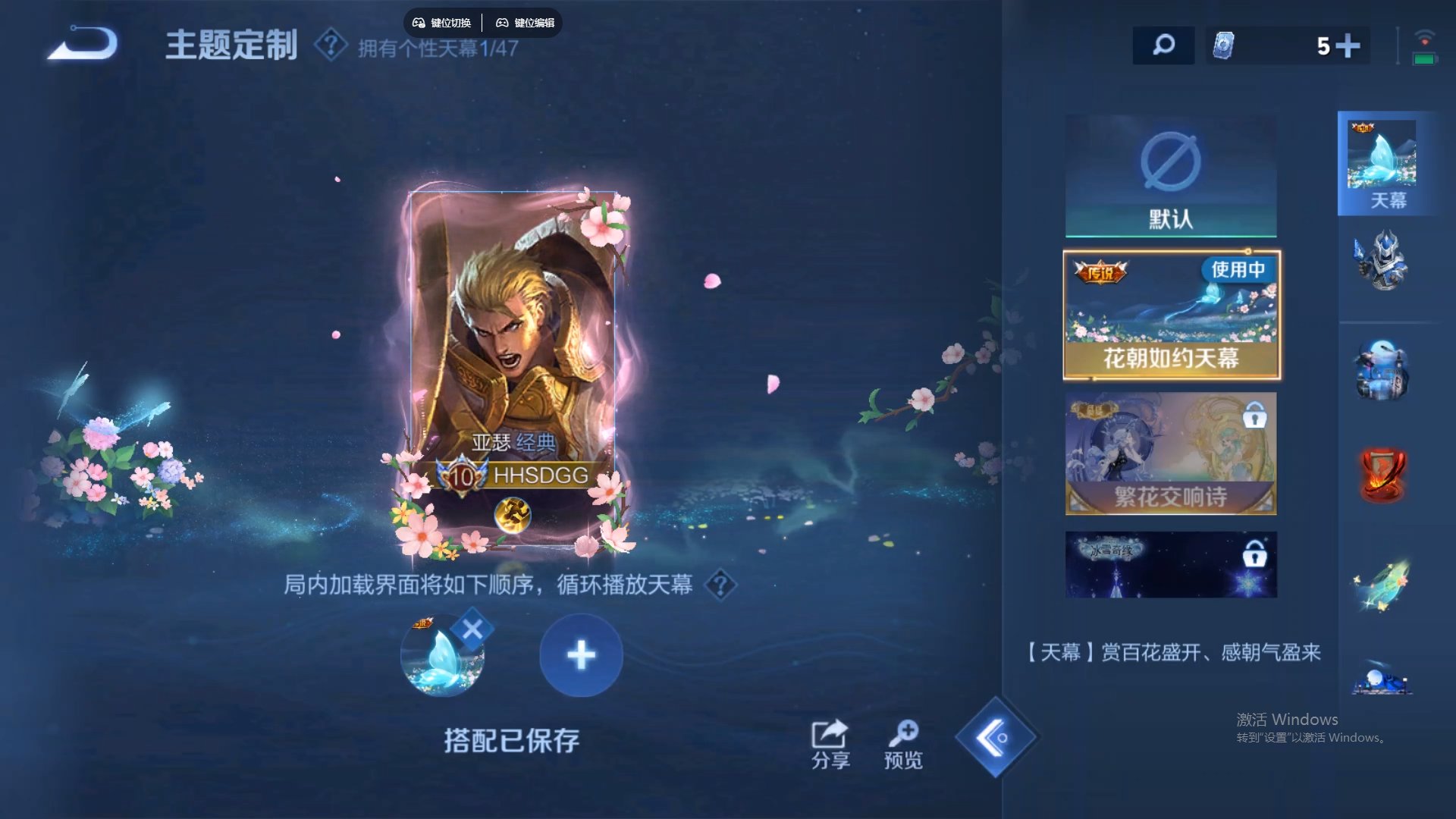This screenshot has width=1456, height=819.
Task: Select the 默认 default skycanopy option
Action: point(1170,174)
